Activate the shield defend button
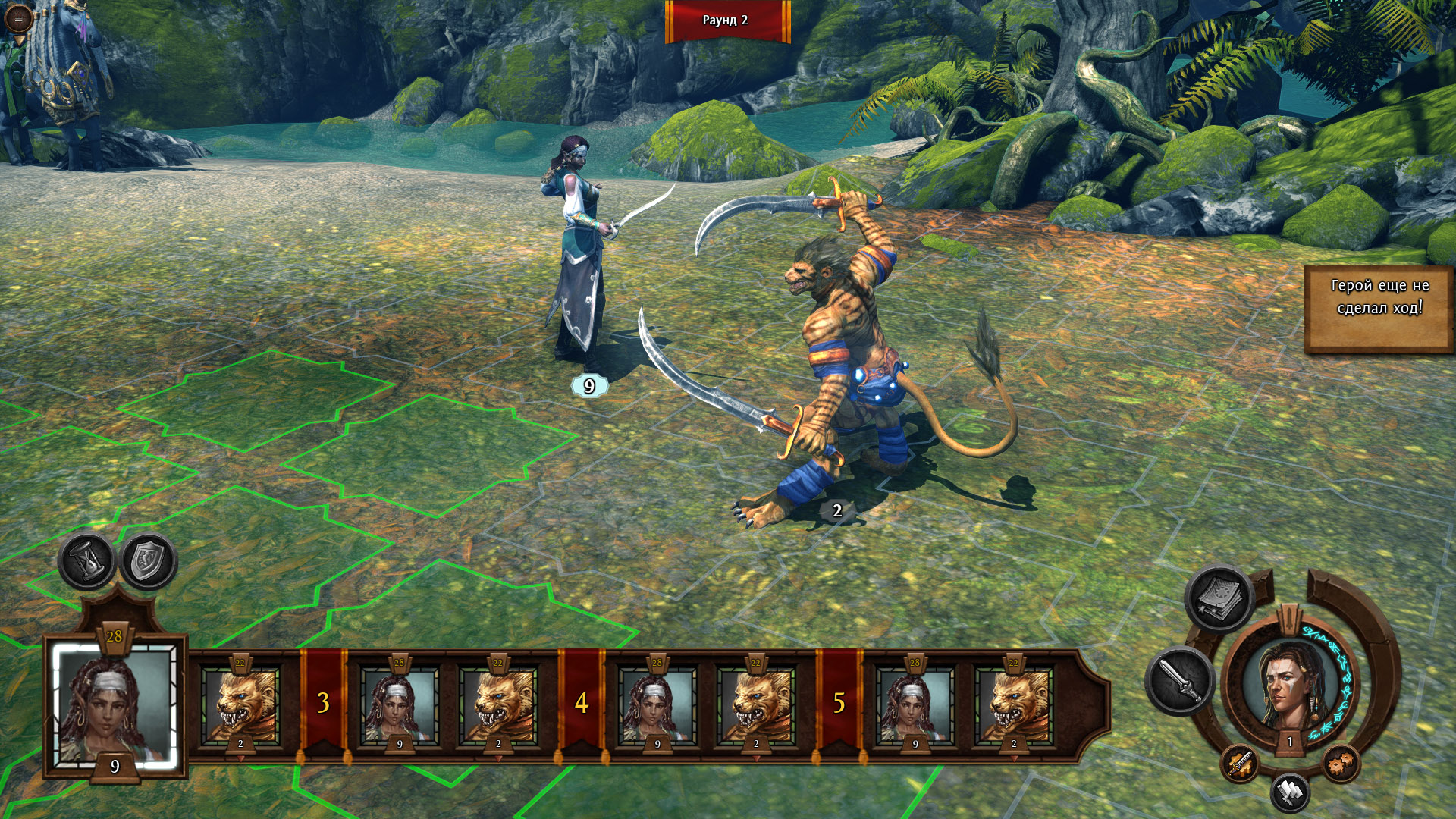 (x=149, y=562)
